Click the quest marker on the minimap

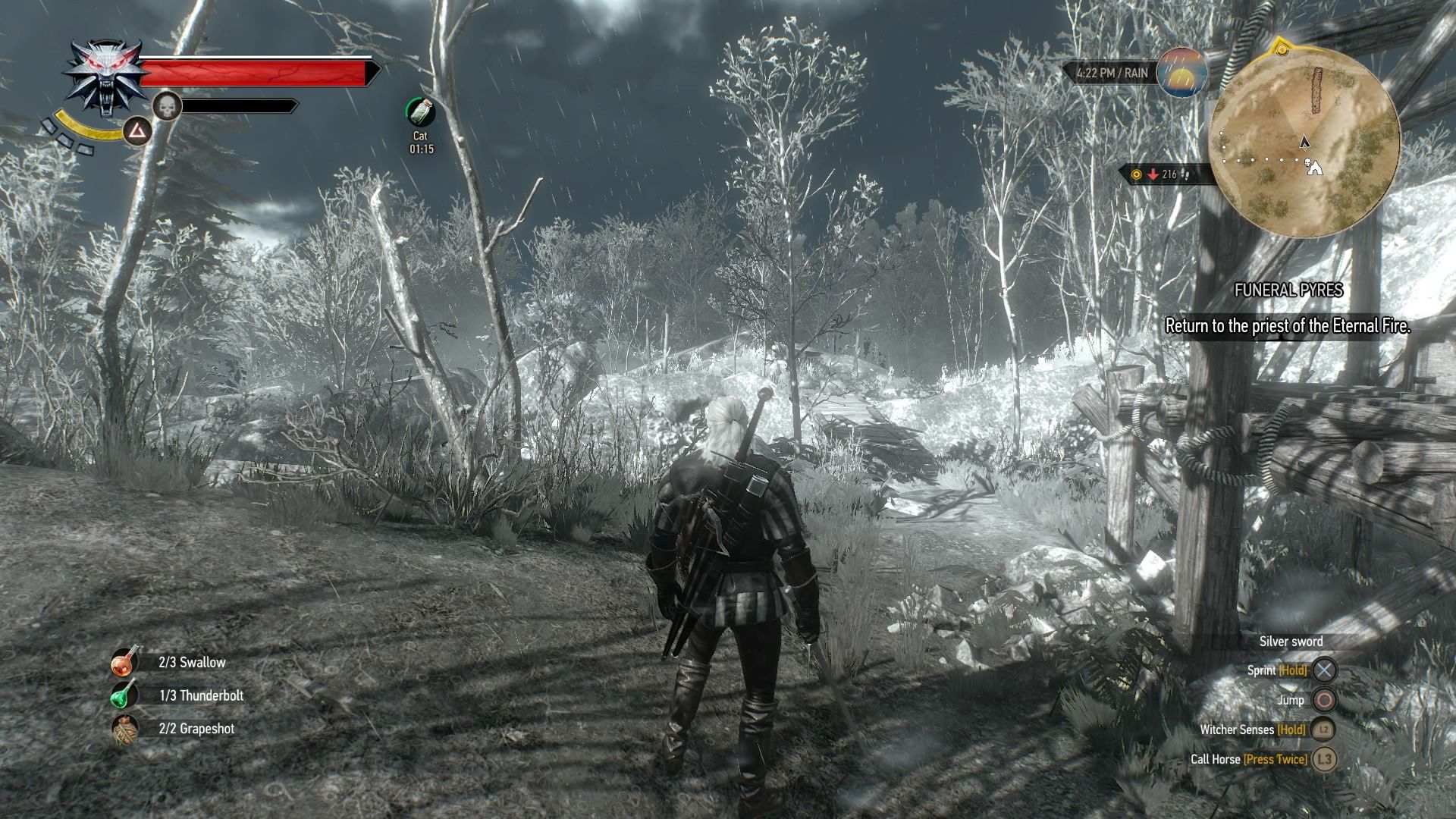(x=1280, y=50)
